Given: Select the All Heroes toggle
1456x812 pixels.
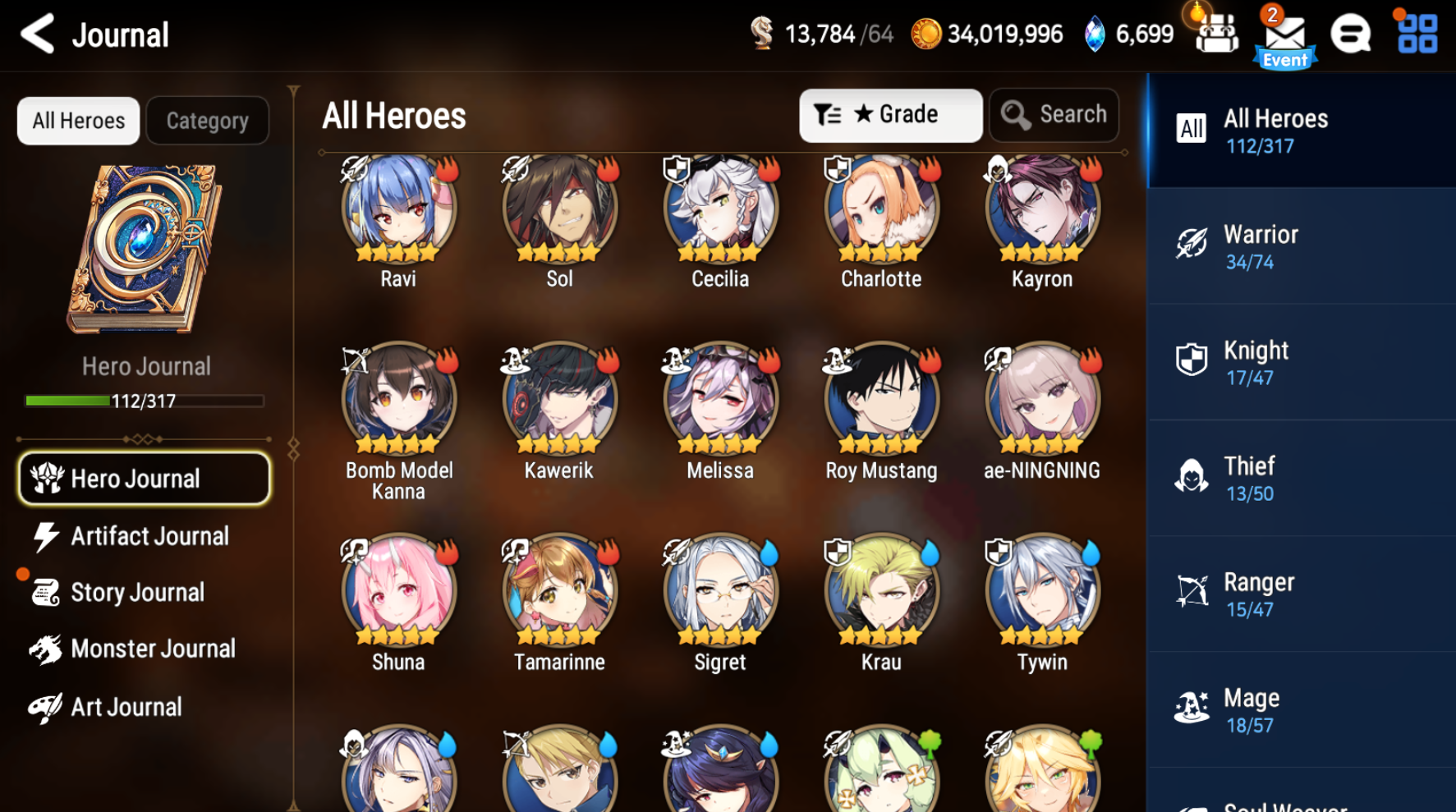Looking at the screenshot, I should tap(78, 120).
